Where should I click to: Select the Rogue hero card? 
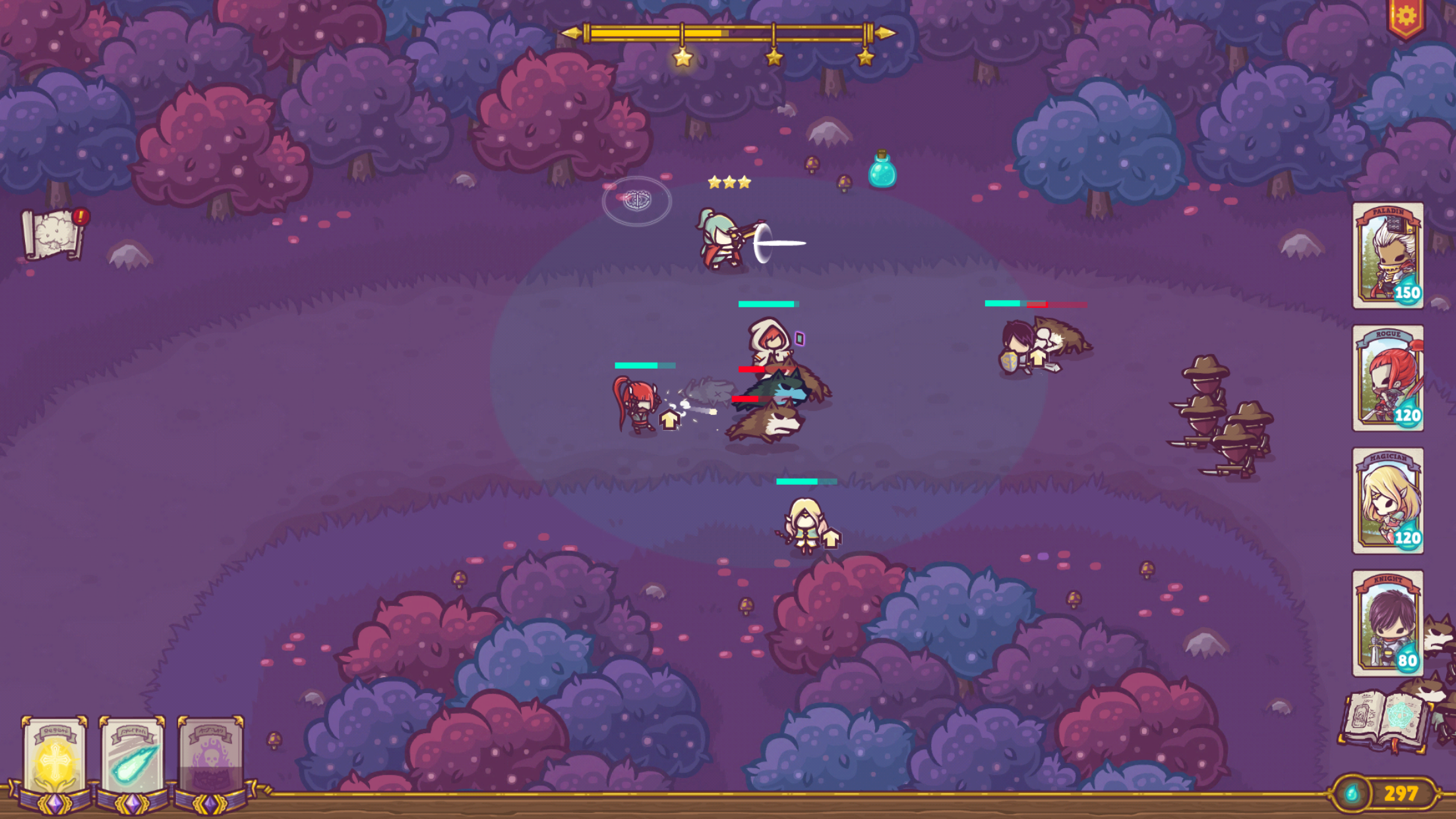1387,376
